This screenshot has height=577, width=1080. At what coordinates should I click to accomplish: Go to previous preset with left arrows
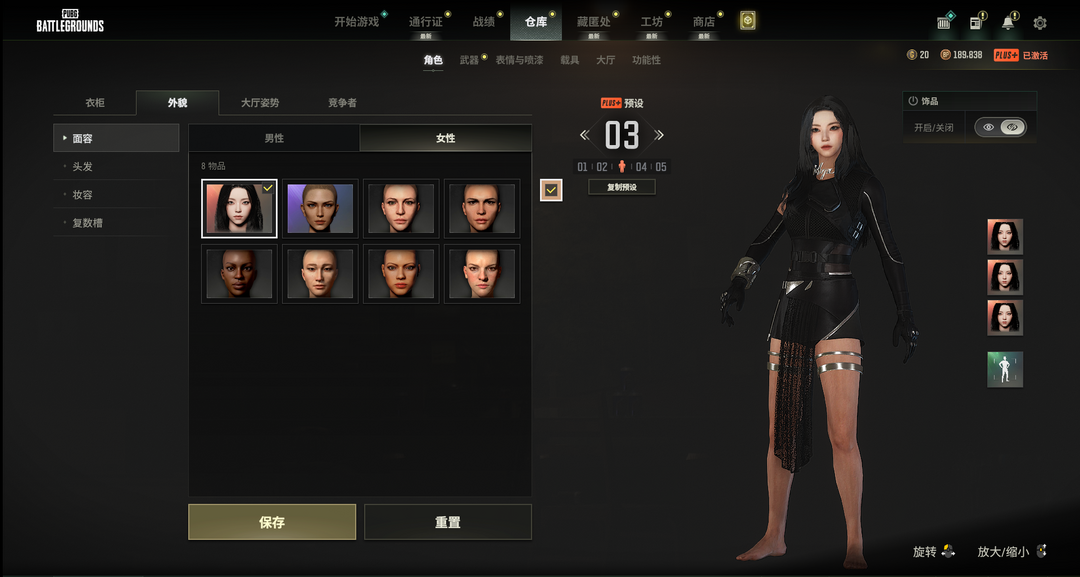point(585,135)
